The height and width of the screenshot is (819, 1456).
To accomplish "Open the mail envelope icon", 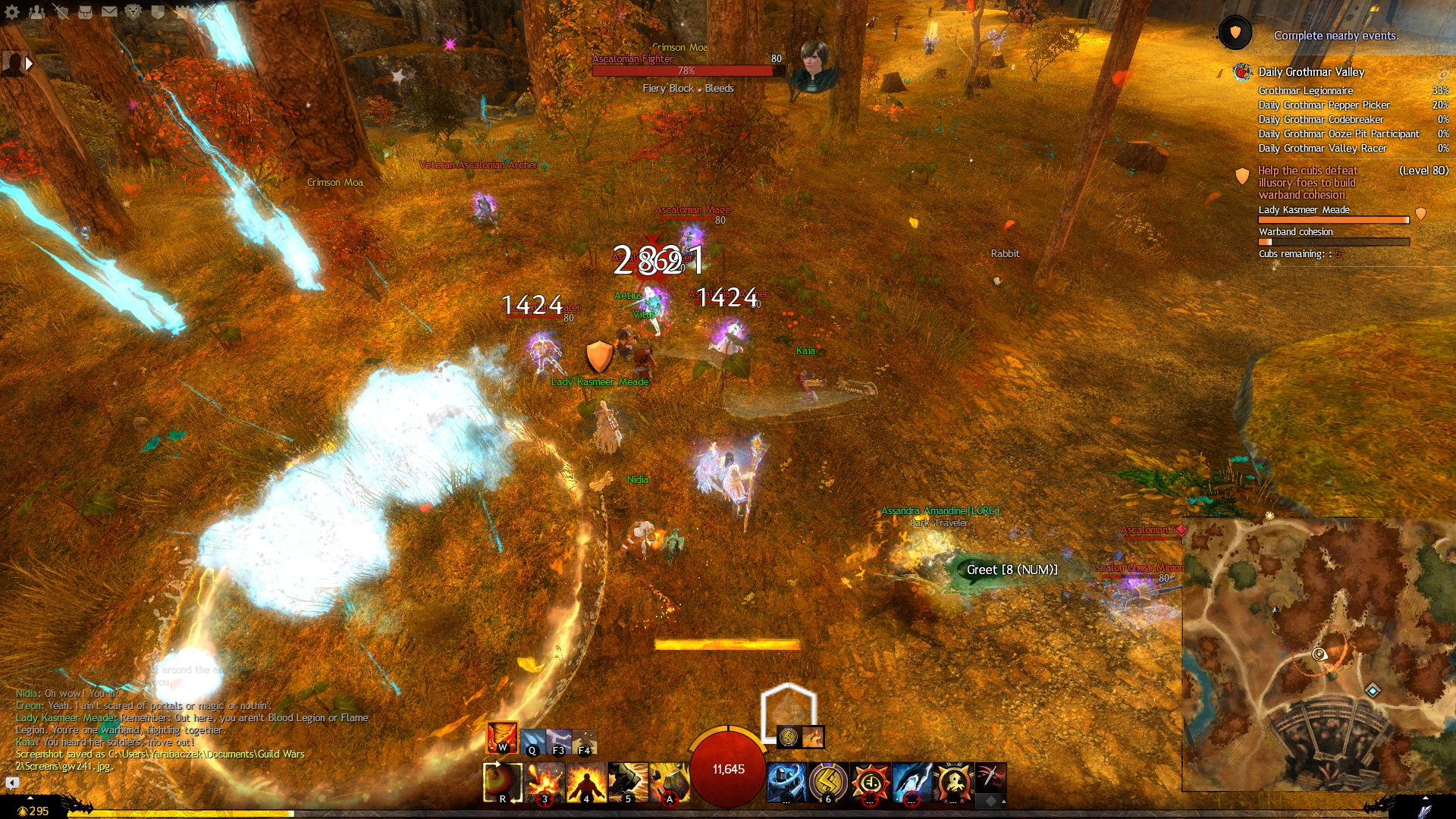I will pos(109,11).
